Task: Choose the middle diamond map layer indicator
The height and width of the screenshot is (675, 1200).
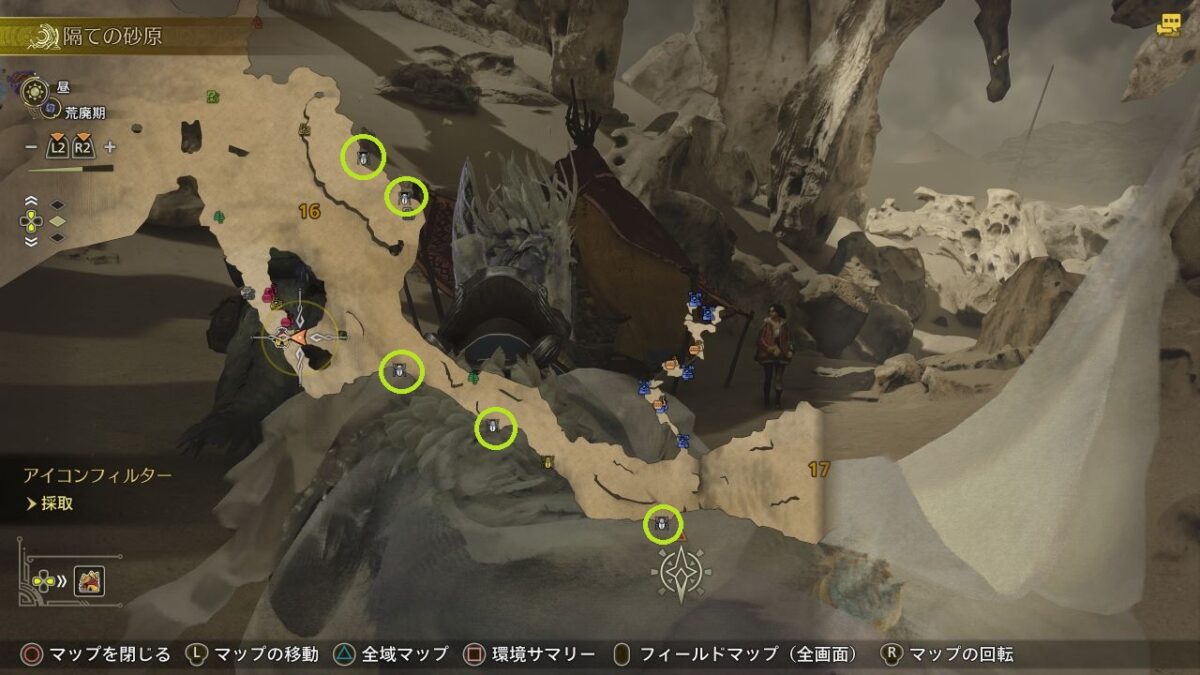Action: pyautogui.click(x=57, y=221)
